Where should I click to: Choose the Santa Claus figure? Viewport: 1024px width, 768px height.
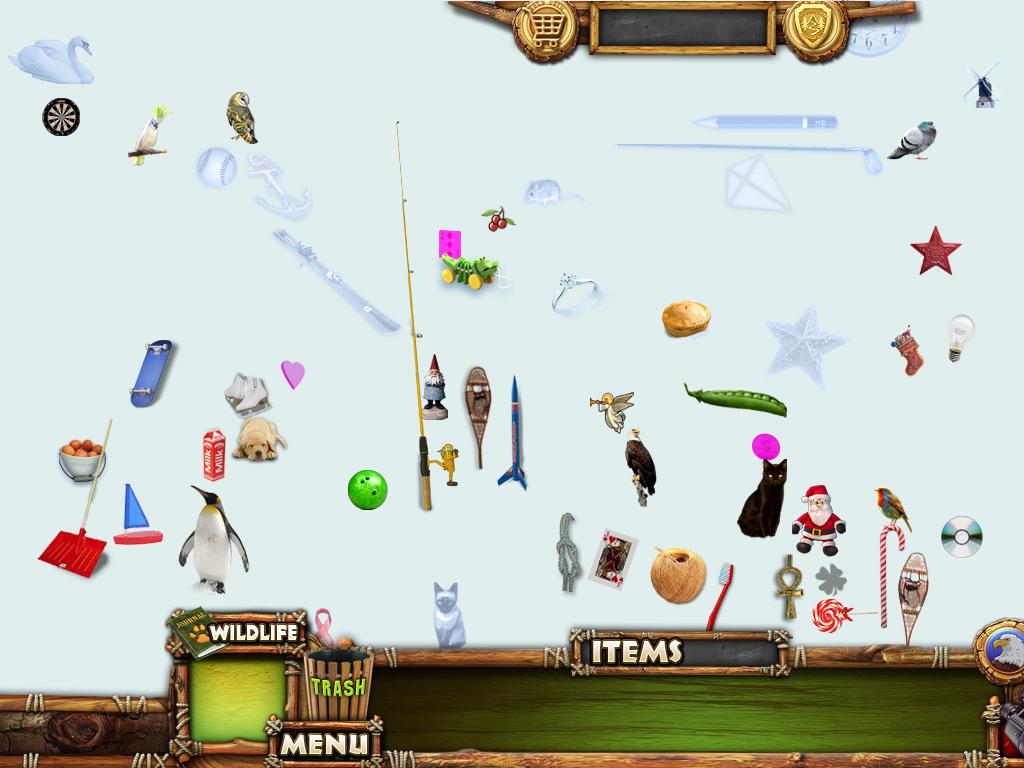(819, 519)
